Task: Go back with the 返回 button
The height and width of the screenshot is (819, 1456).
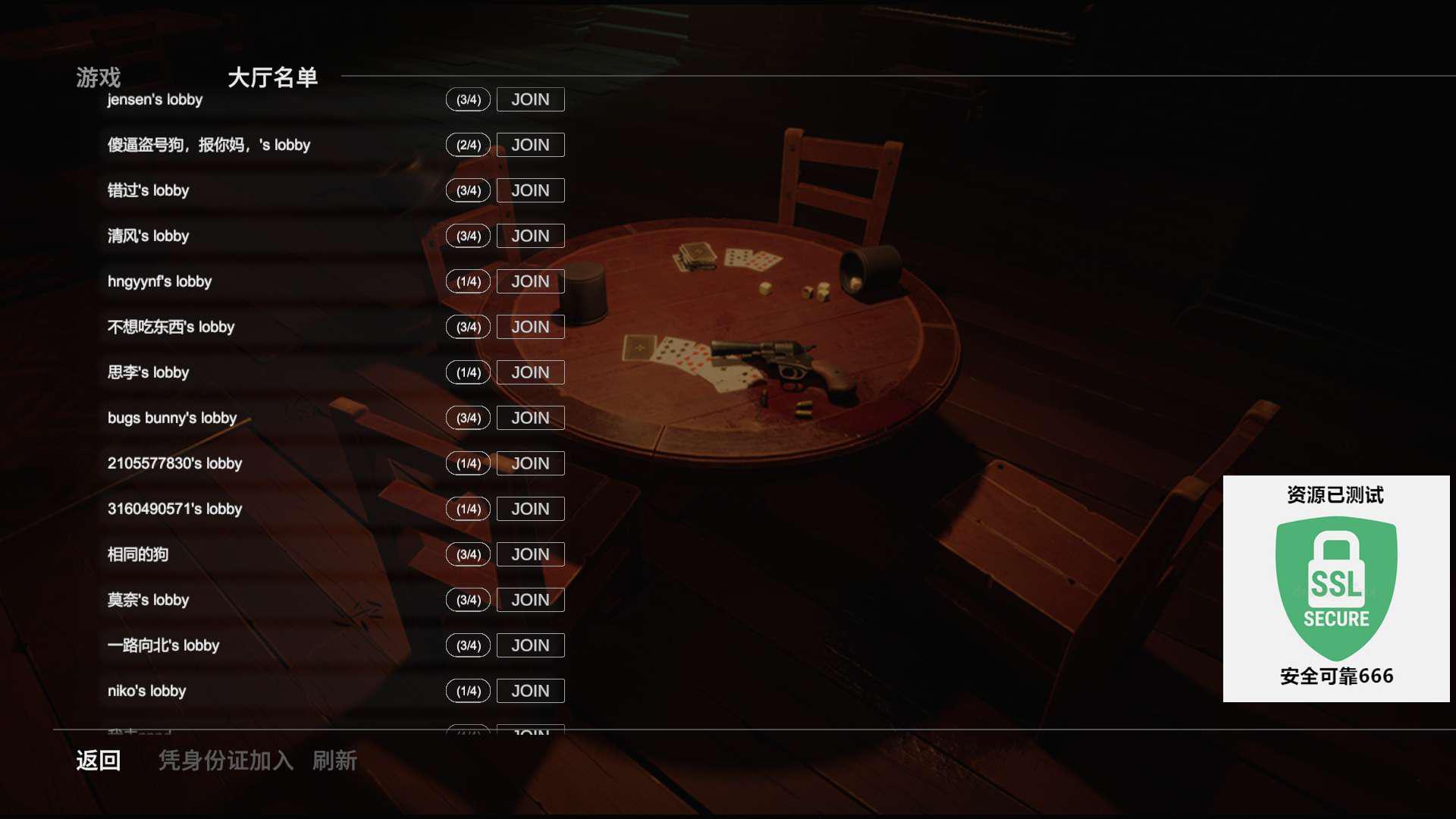Action: tap(98, 761)
